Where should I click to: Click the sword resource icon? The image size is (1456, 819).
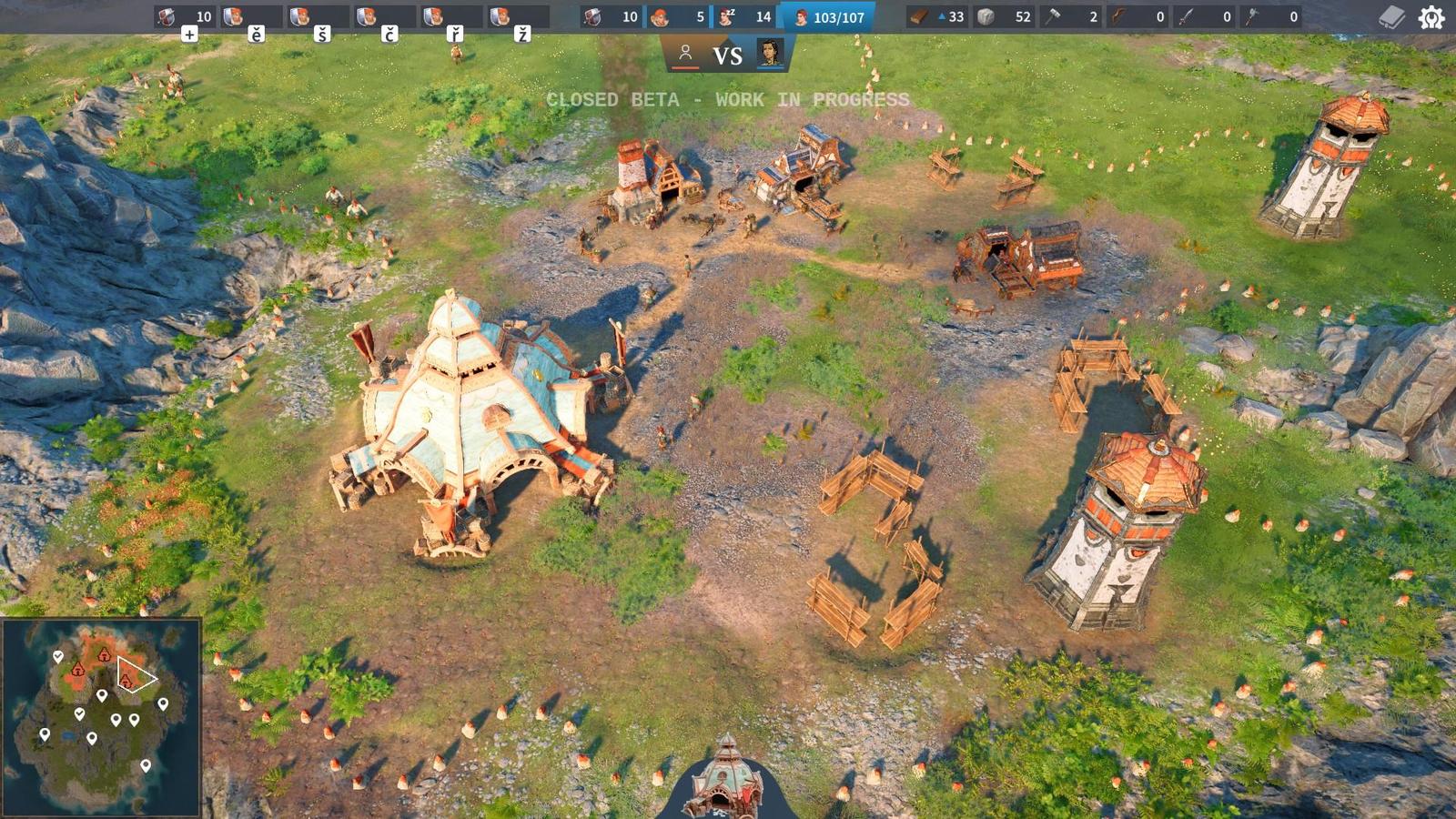(1186, 15)
